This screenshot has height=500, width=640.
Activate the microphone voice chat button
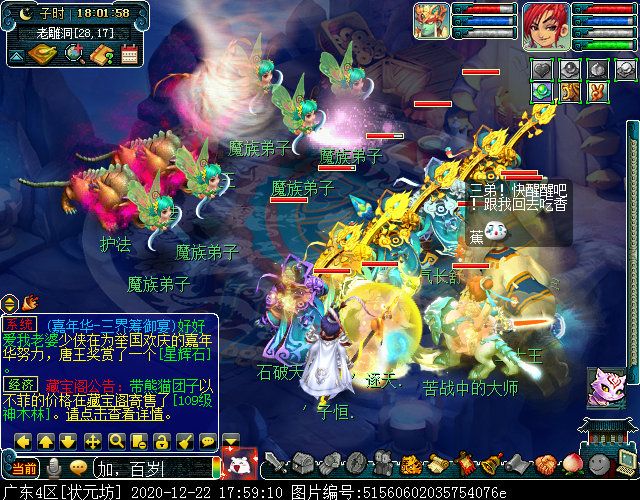pos(52,467)
